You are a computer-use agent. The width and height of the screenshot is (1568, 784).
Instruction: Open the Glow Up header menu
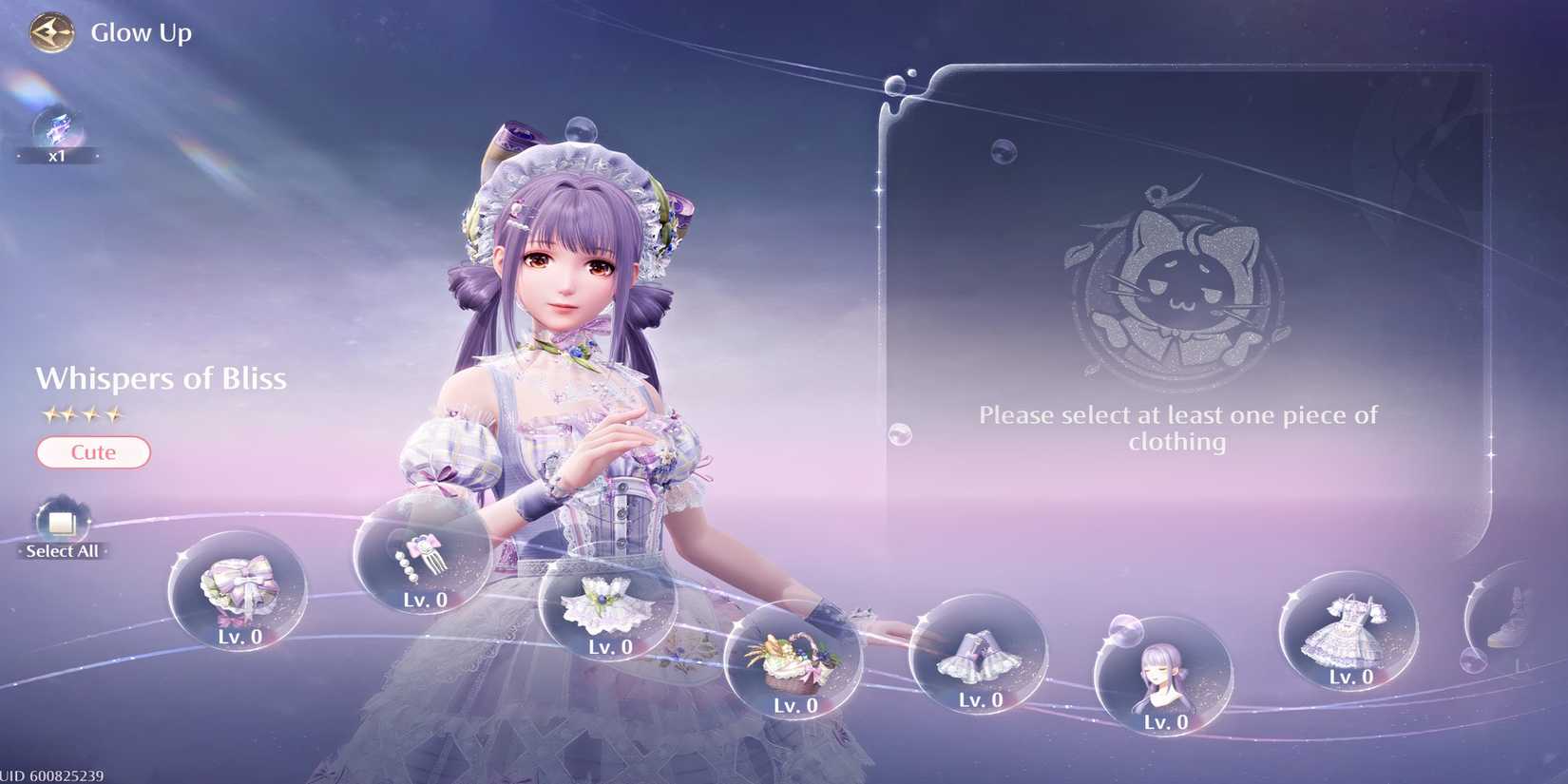(141, 31)
